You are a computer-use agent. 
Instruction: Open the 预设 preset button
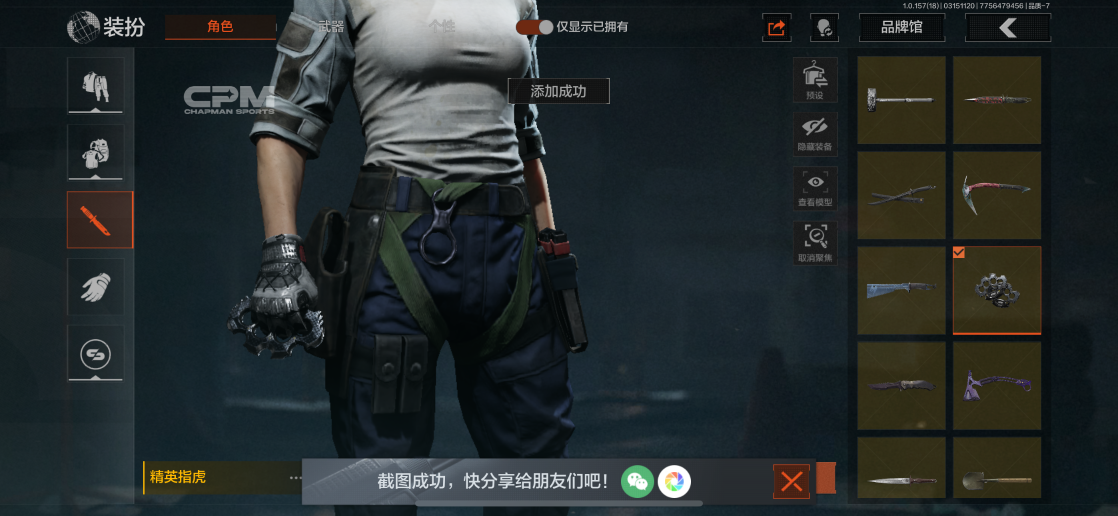[815, 78]
